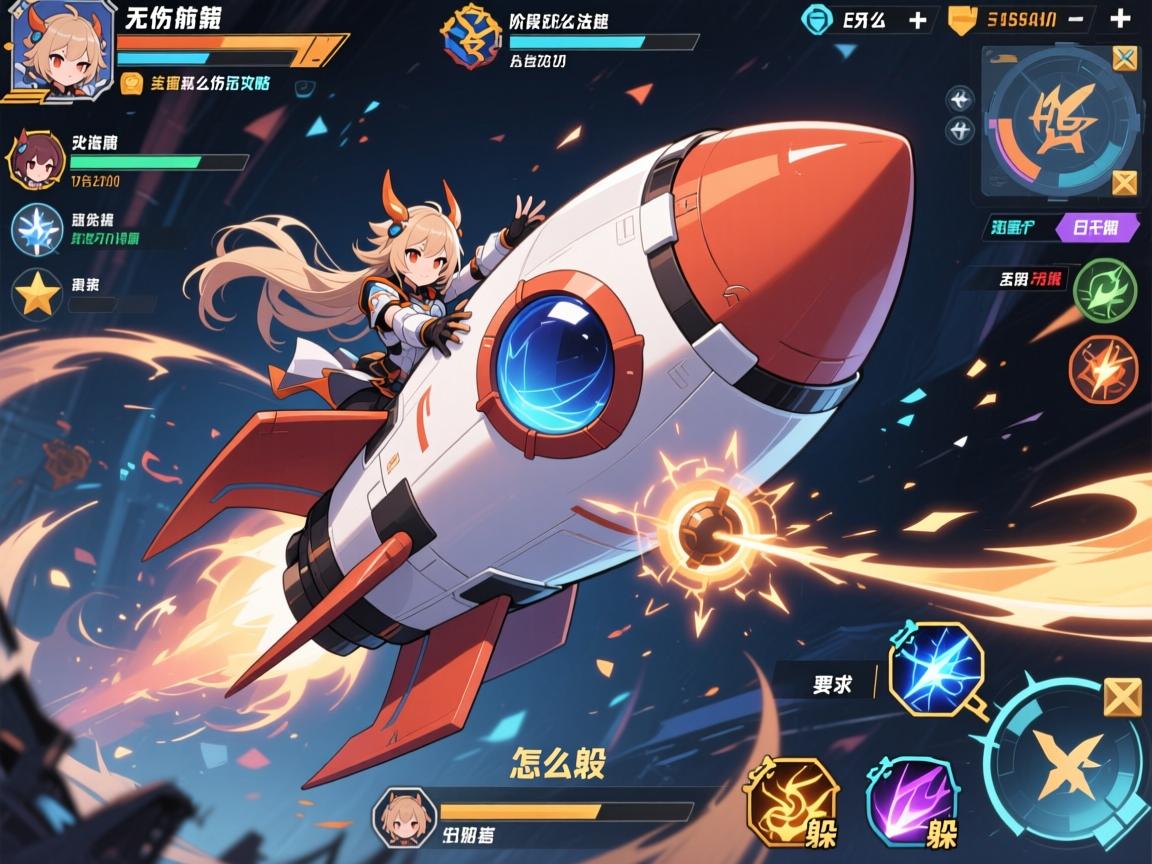Click the ice crystal buff icon
The height and width of the screenshot is (864, 1152).
tap(36, 229)
